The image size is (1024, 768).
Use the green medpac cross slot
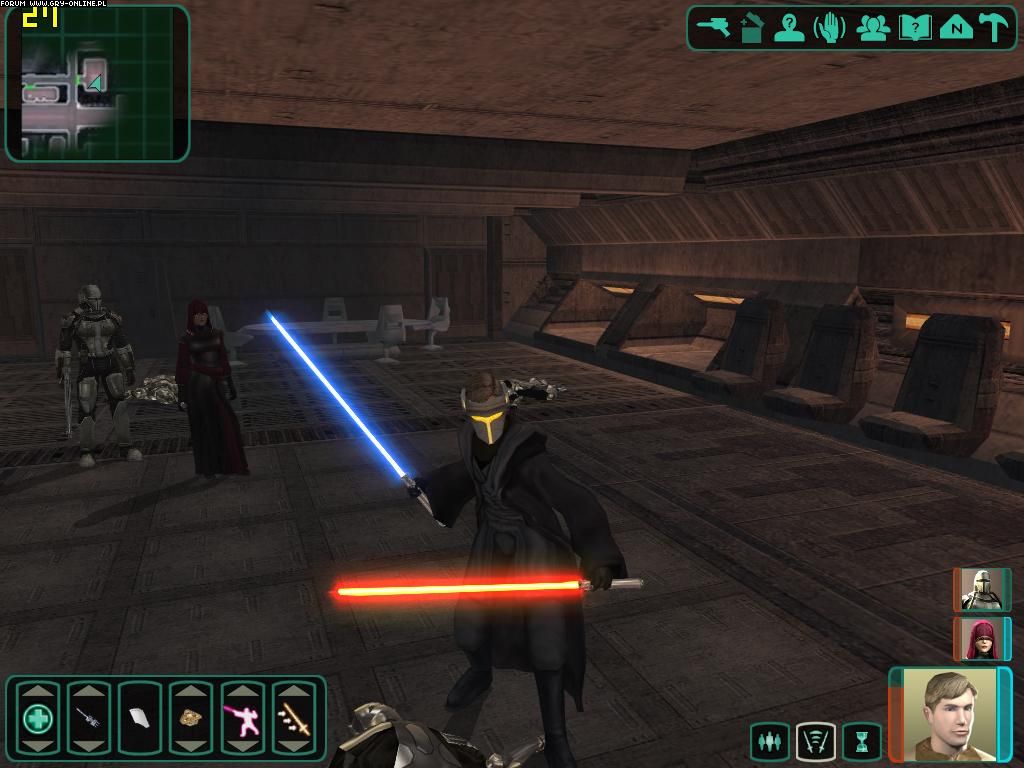37,717
